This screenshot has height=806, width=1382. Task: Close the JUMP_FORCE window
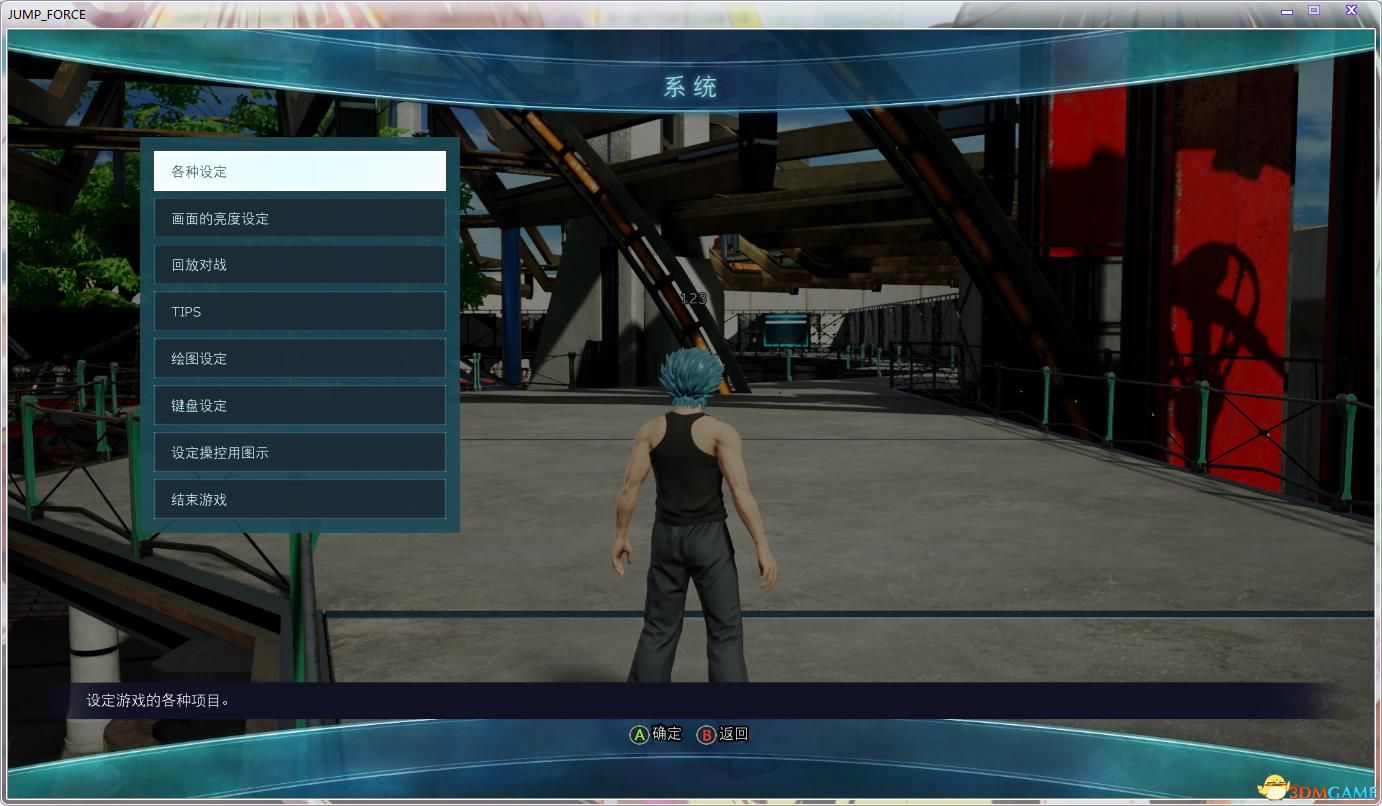pos(1351,11)
